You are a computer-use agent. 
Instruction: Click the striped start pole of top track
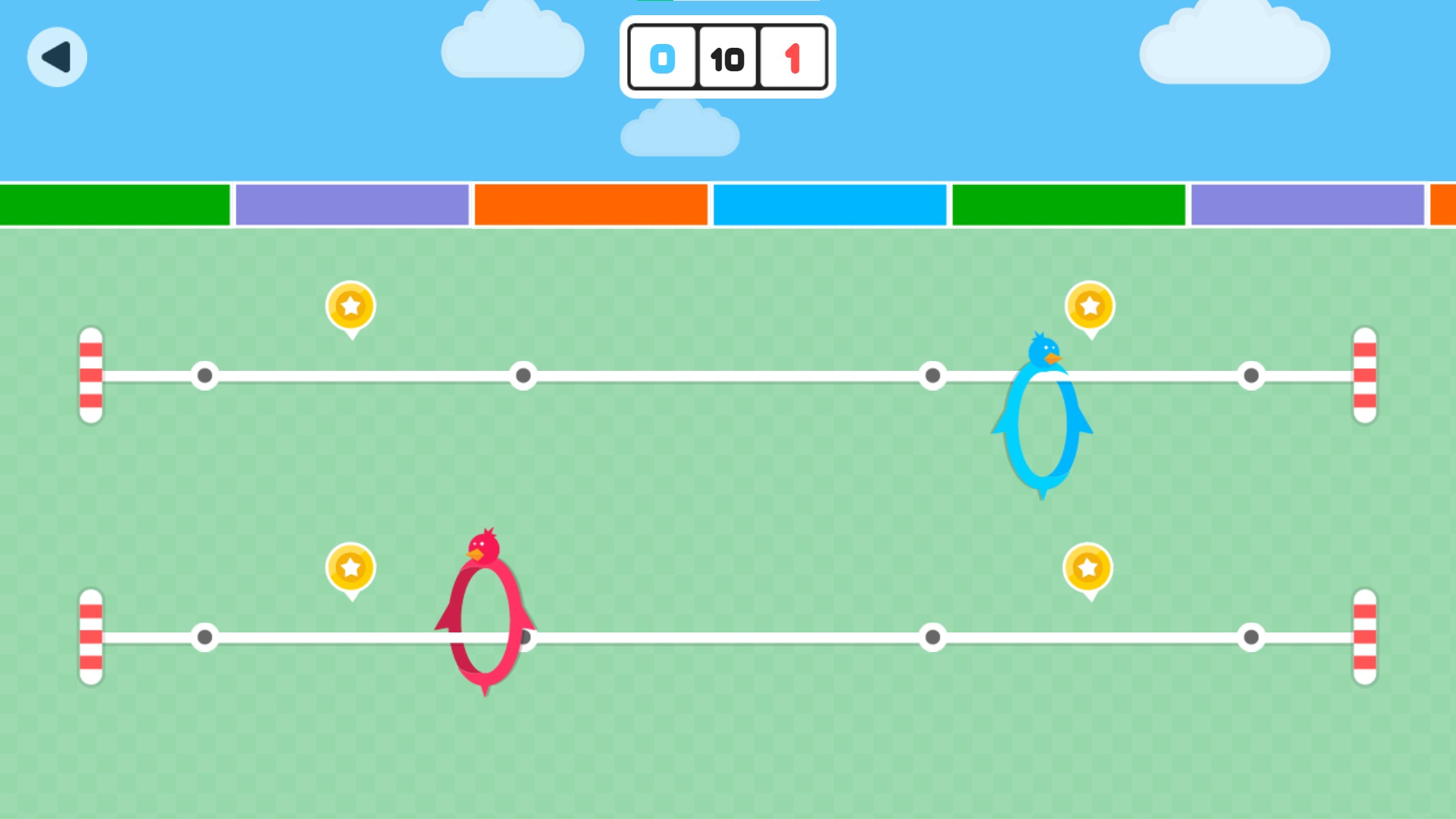click(91, 375)
